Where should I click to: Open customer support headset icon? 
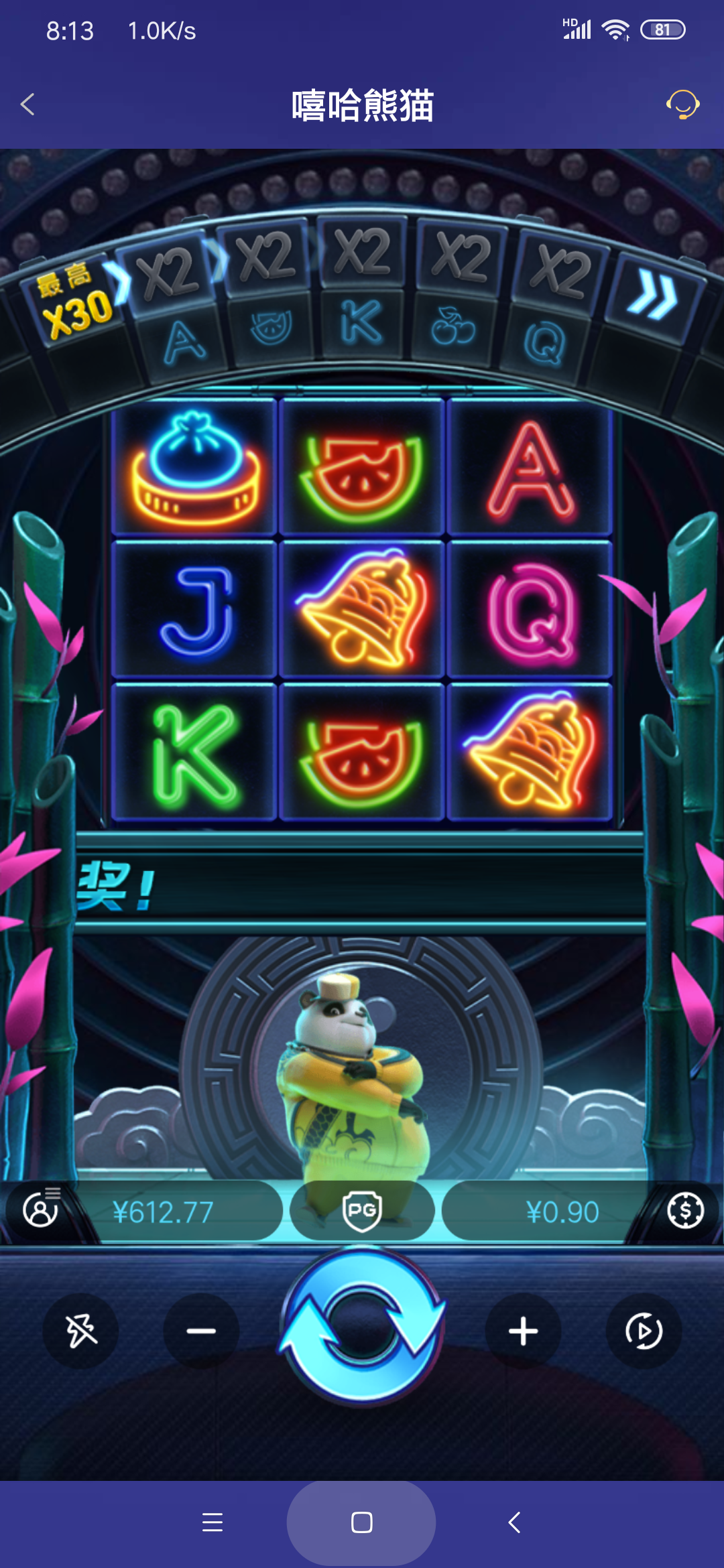[682, 105]
